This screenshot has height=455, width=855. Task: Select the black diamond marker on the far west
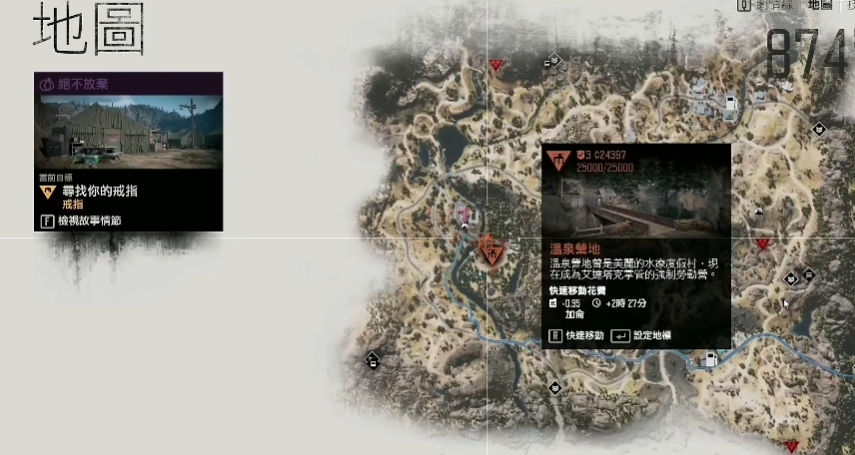pos(373,359)
